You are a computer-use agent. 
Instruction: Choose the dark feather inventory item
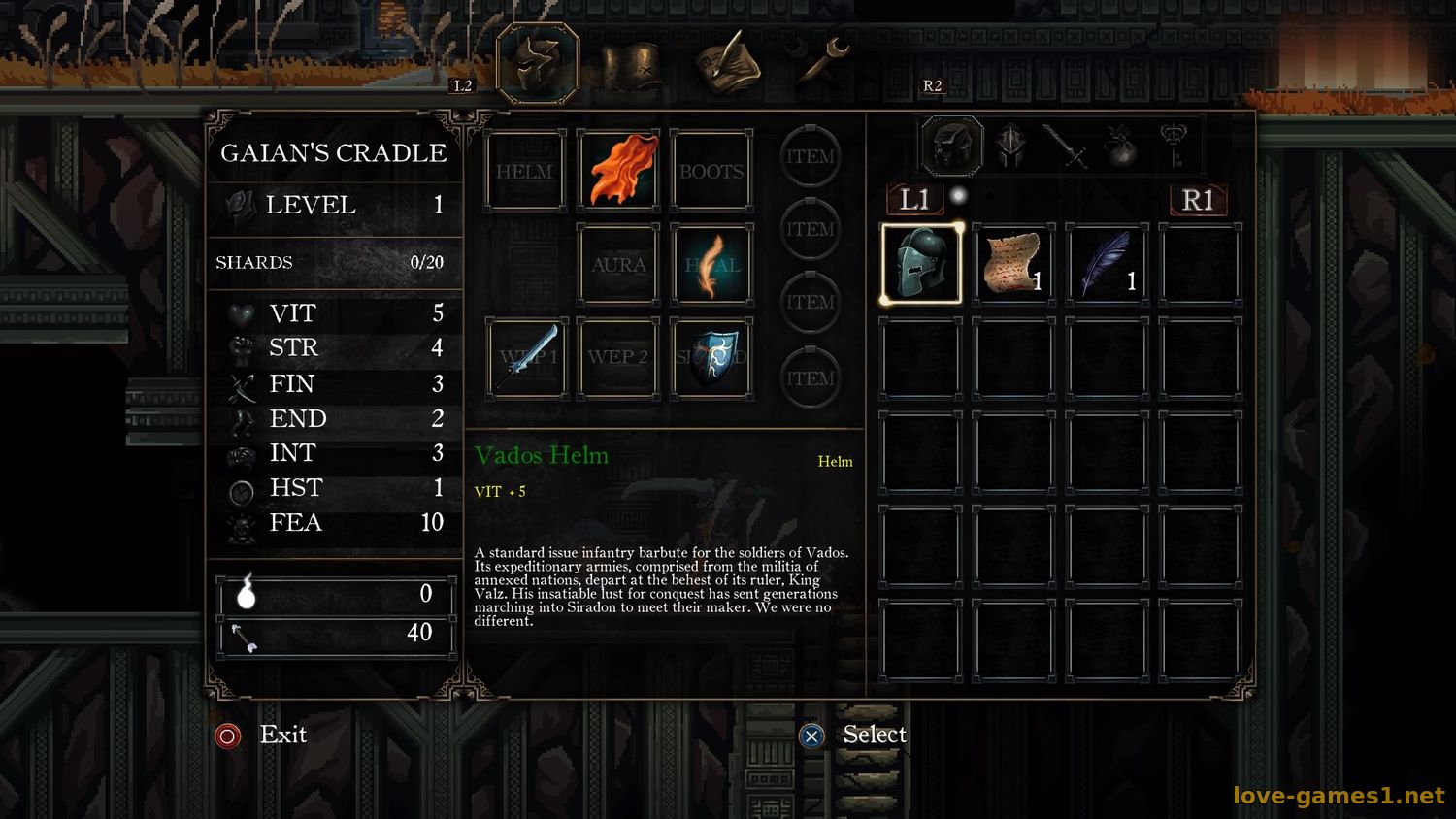click(1108, 264)
